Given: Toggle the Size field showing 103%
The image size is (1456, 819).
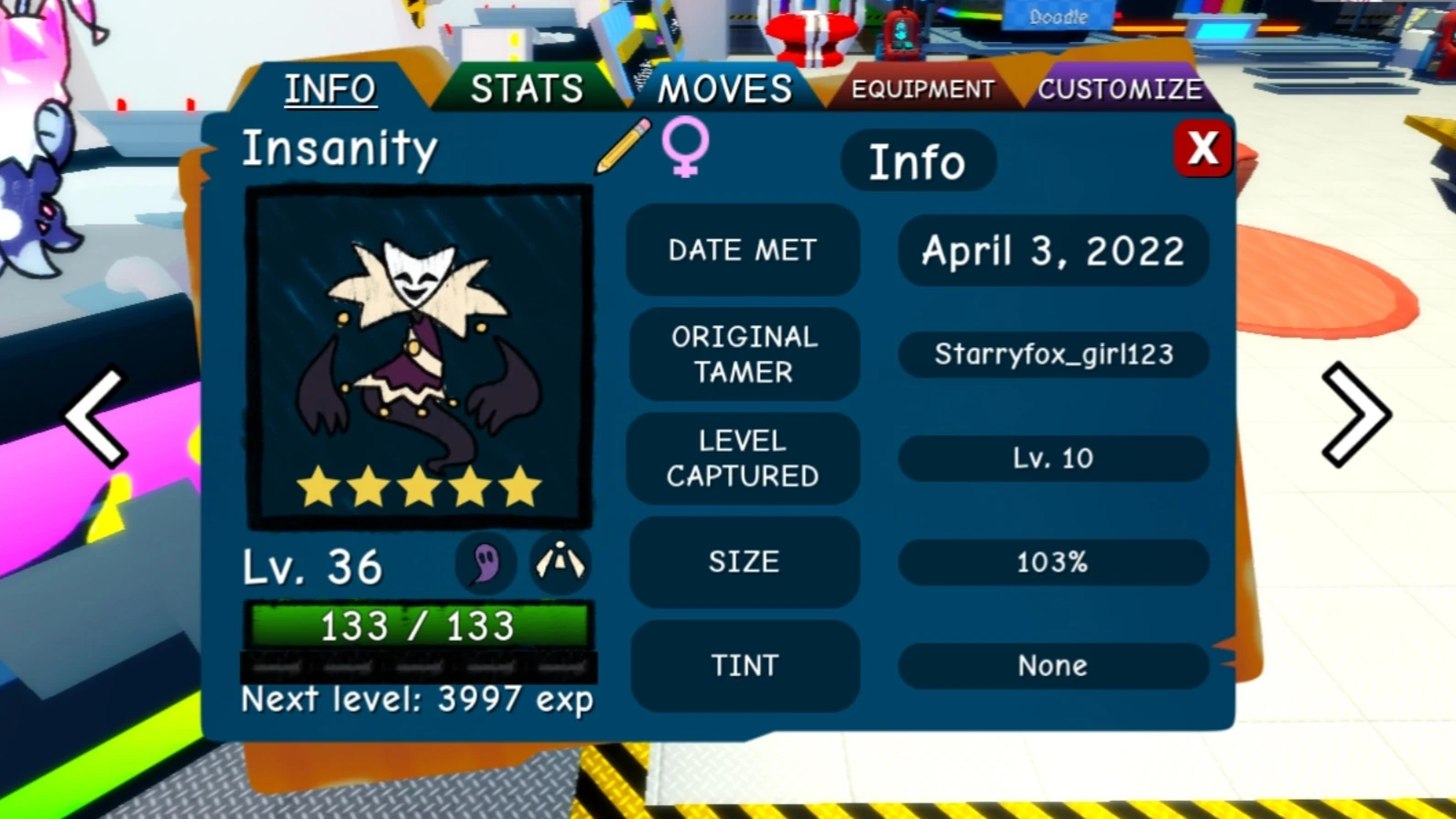Looking at the screenshot, I should click(x=1051, y=562).
